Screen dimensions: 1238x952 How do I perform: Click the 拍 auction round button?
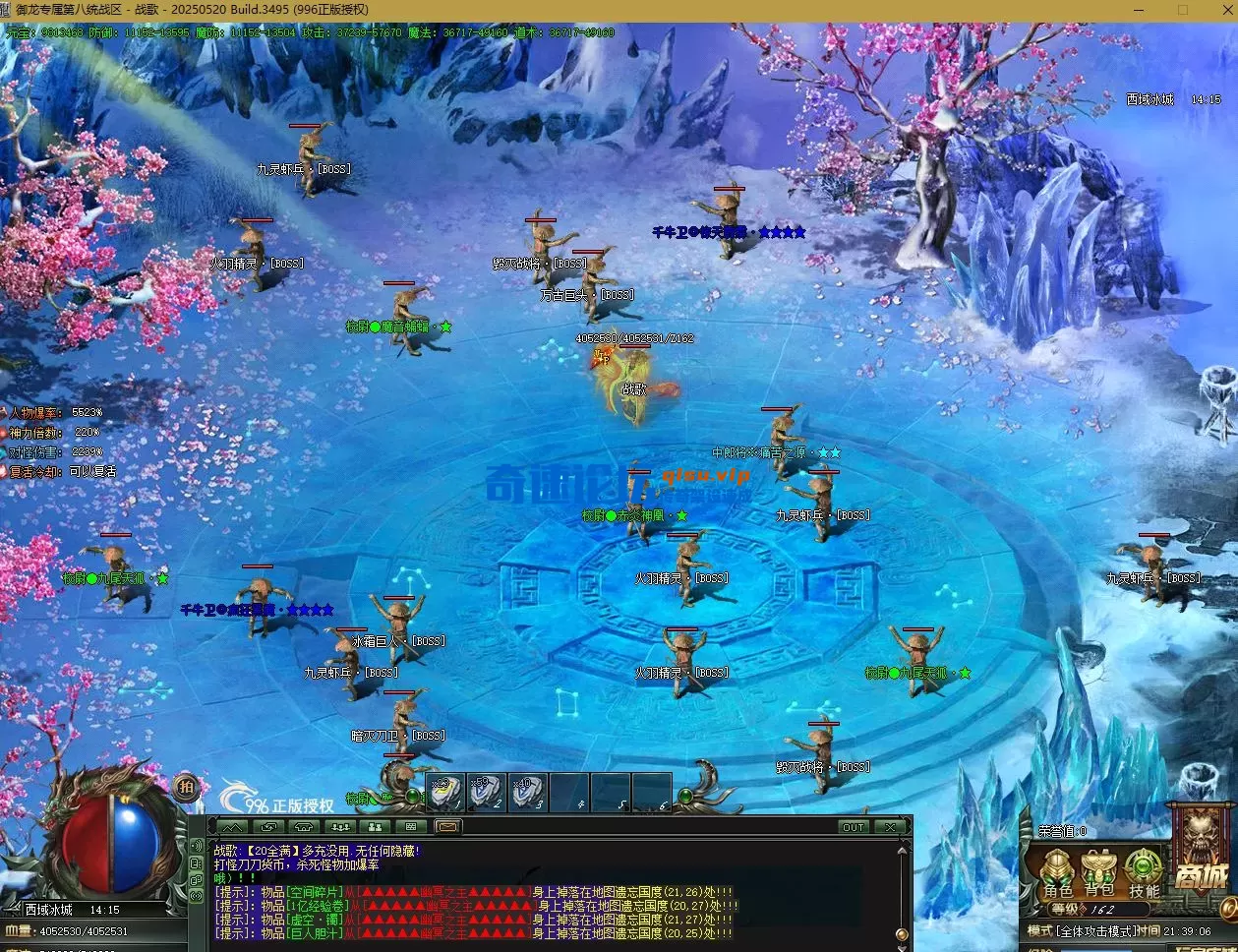186,785
